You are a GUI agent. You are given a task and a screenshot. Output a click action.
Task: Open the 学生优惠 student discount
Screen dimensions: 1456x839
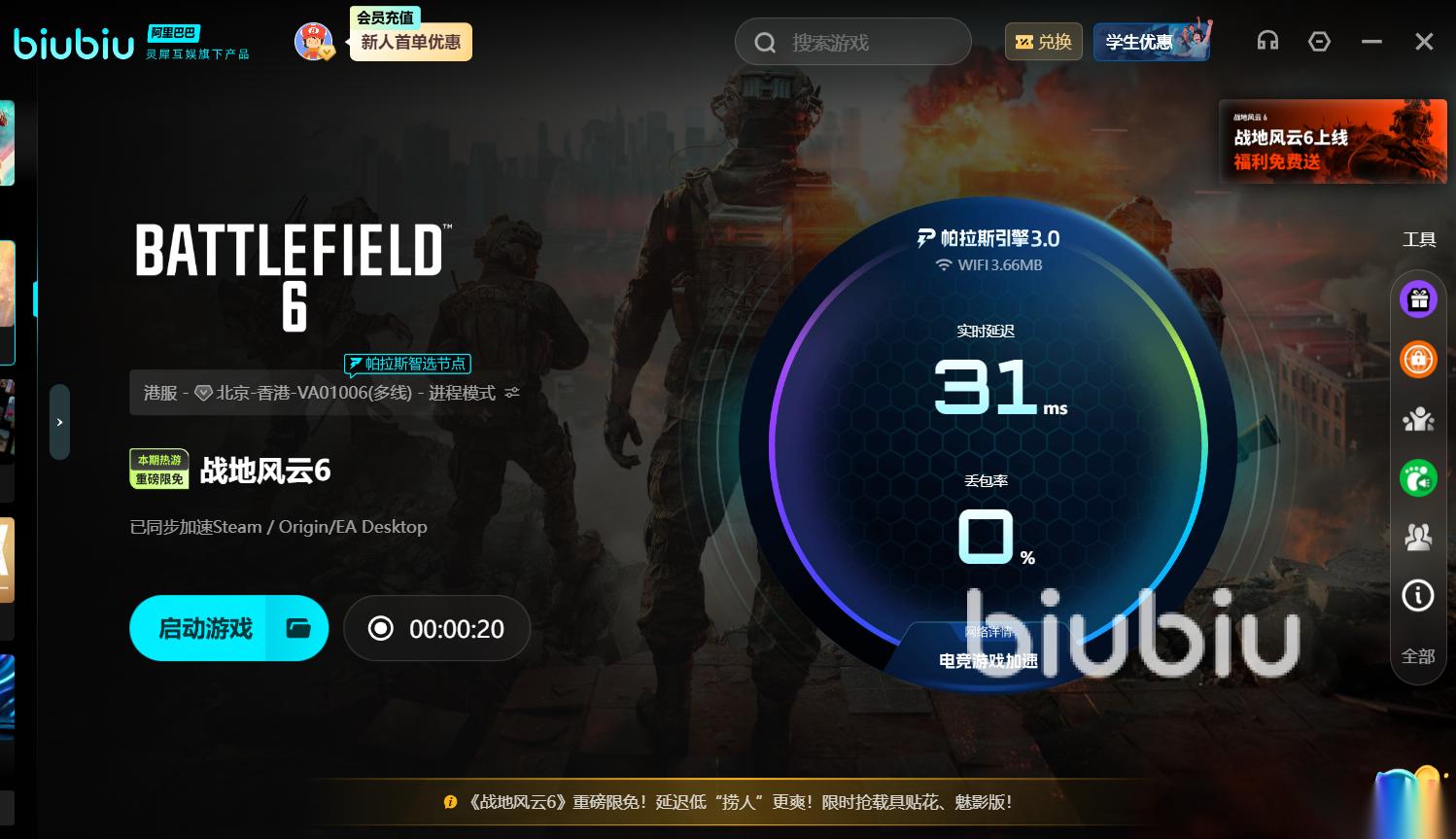[x=1151, y=42]
